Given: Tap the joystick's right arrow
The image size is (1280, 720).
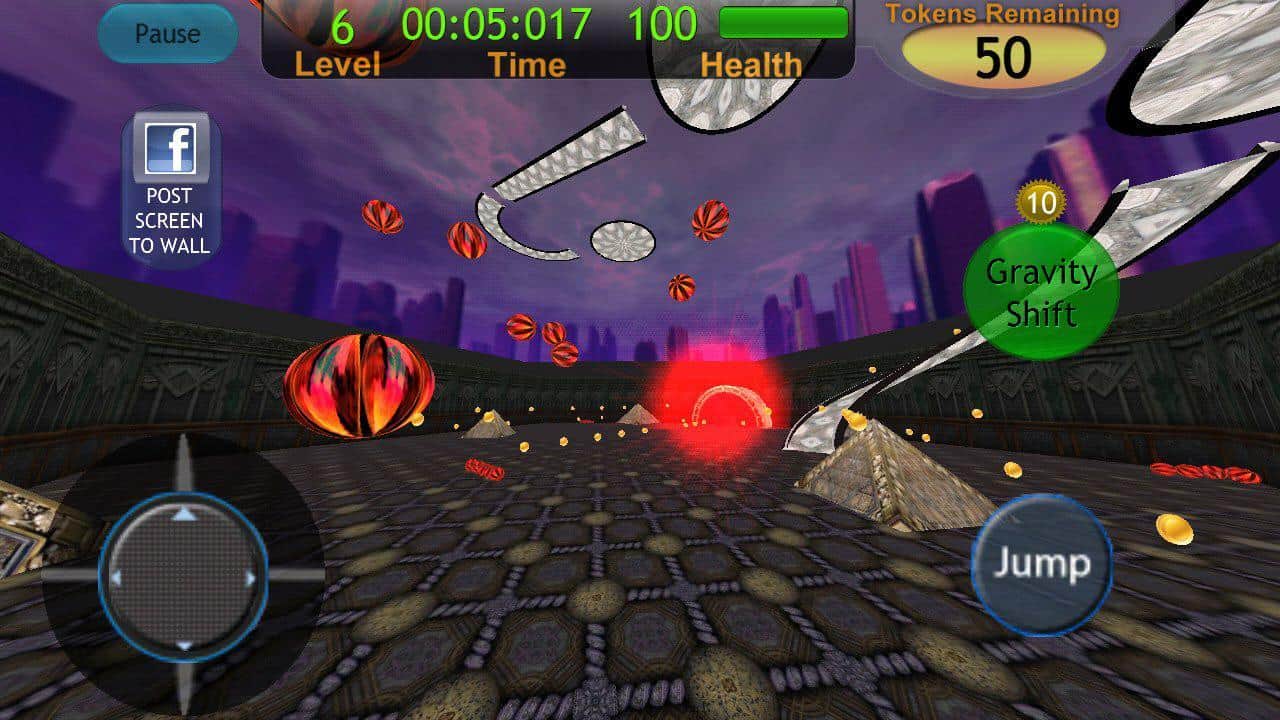Looking at the screenshot, I should pyautogui.click(x=251, y=577).
